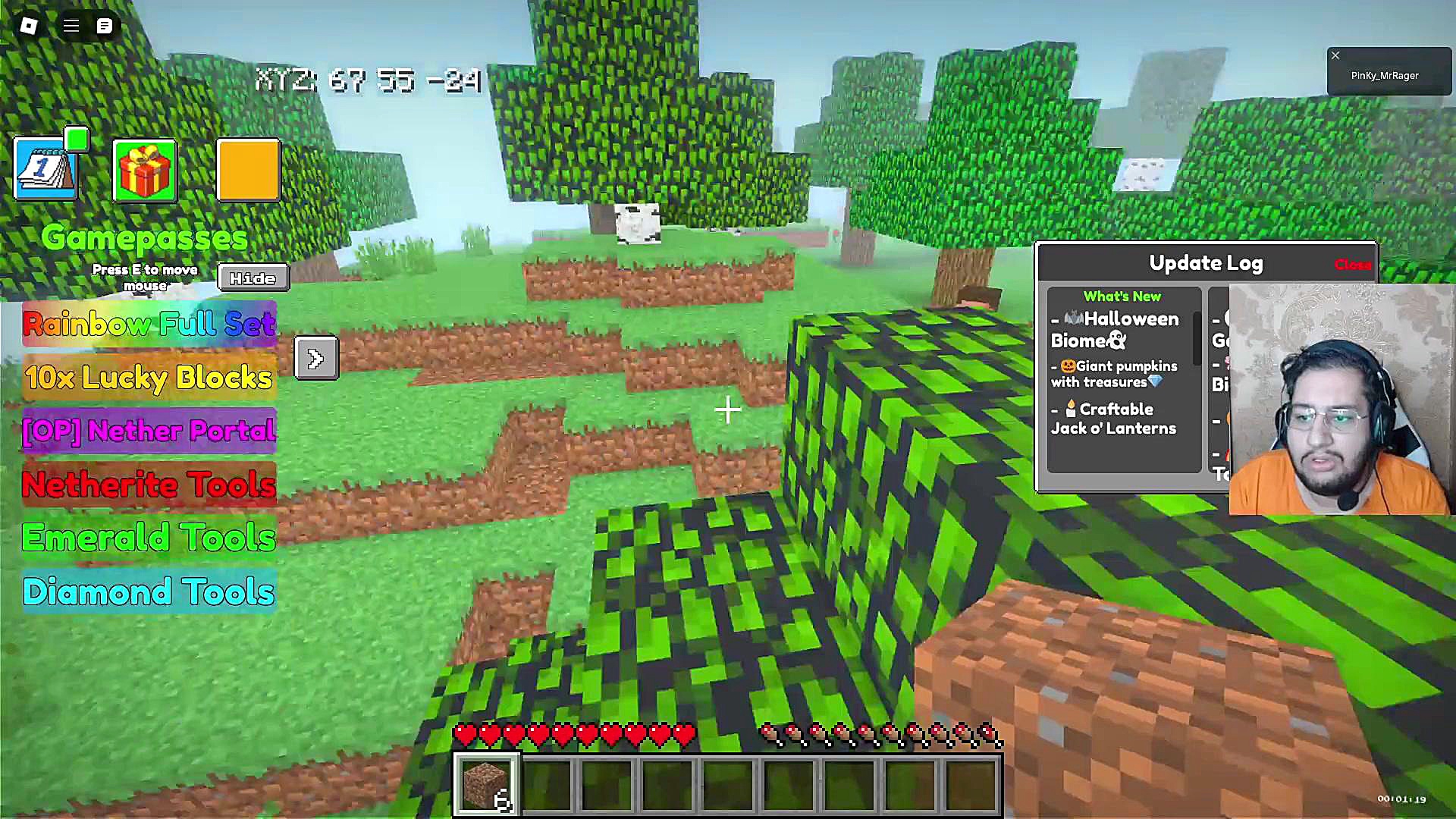Open the Roblox chat window

click(x=105, y=26)
